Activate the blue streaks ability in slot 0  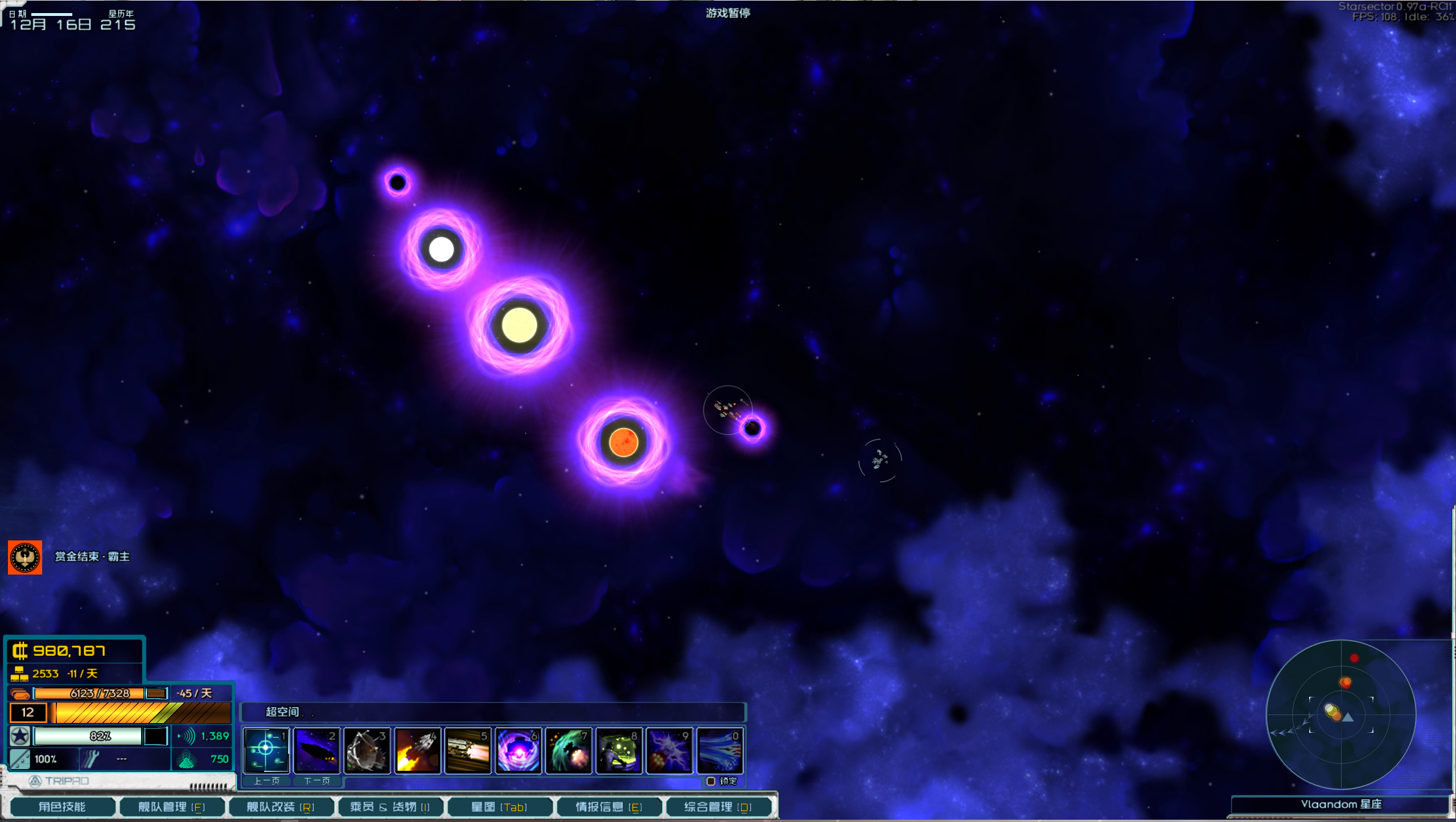point(720,750)
